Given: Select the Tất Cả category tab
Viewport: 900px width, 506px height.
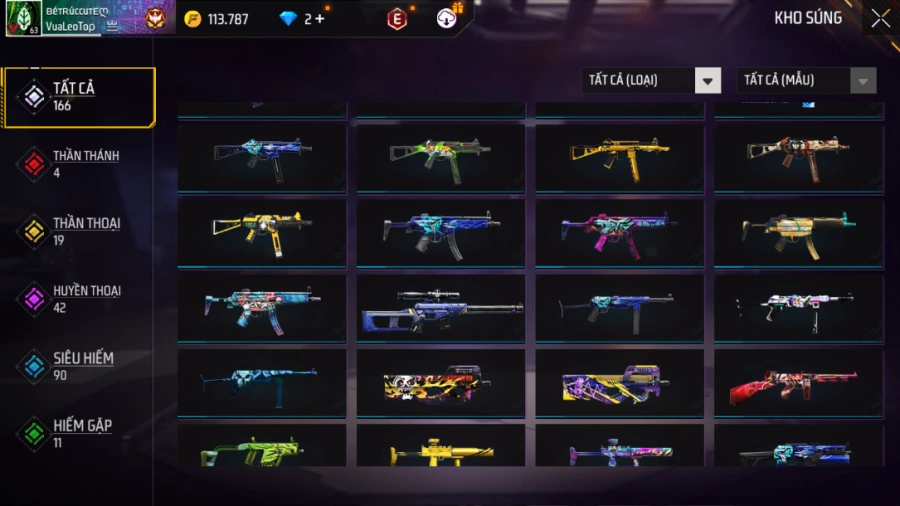Looking at the screenshot, I should (80, 97).
